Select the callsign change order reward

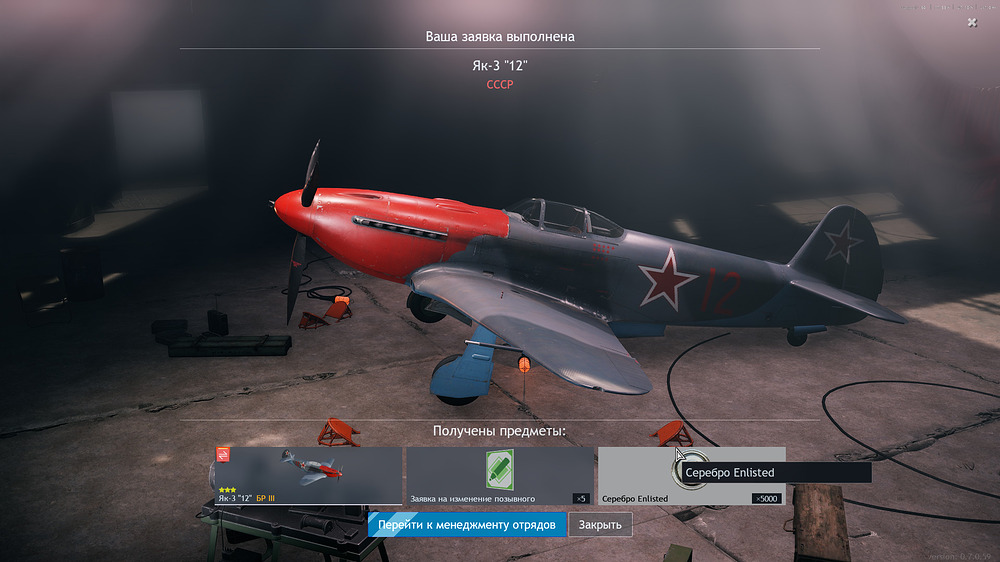click(500, 476)
